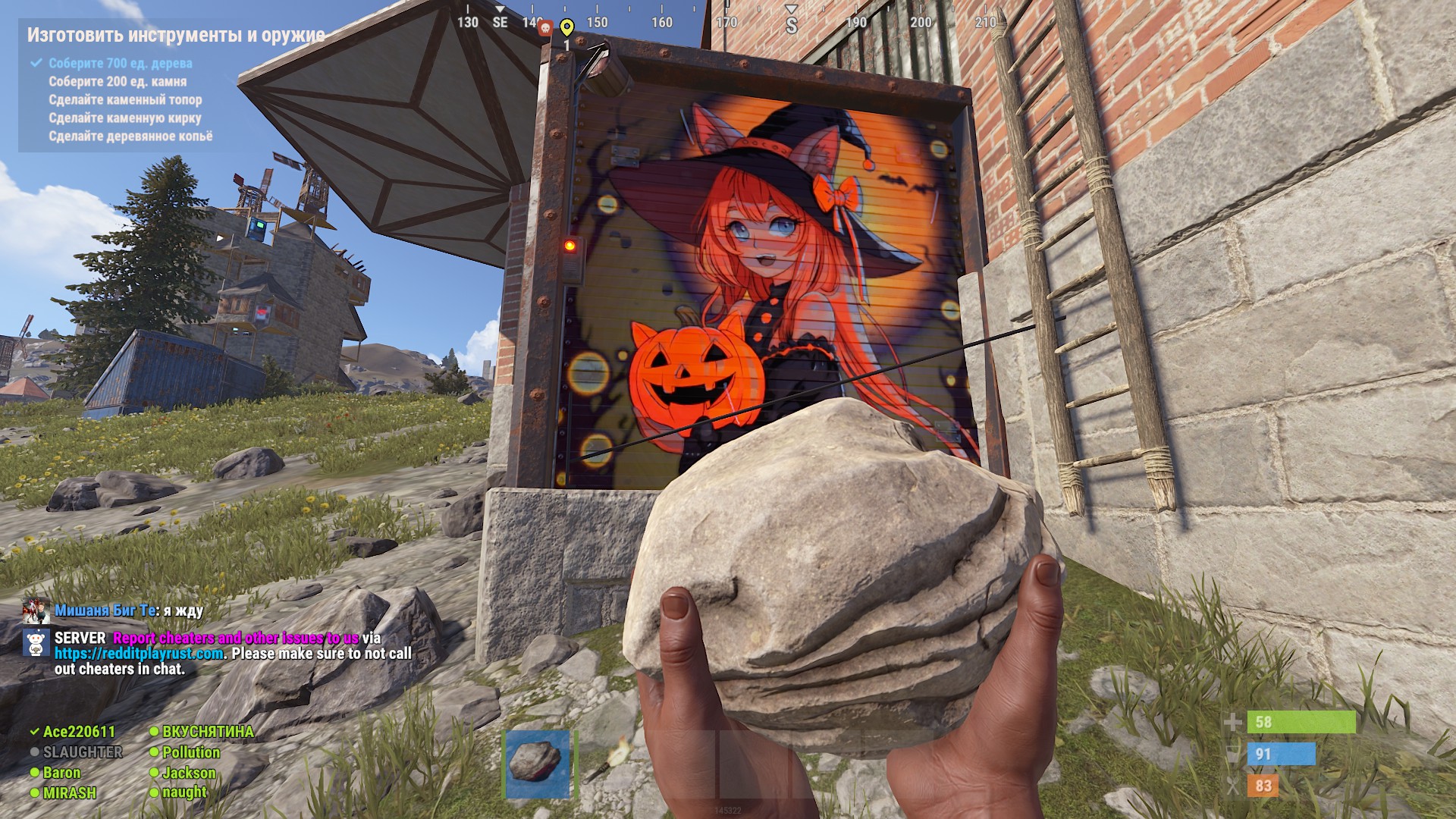This screenshot has height=819, width=1456.
Task: Click the yellow map marker on compass
Action: click(566, 28)
